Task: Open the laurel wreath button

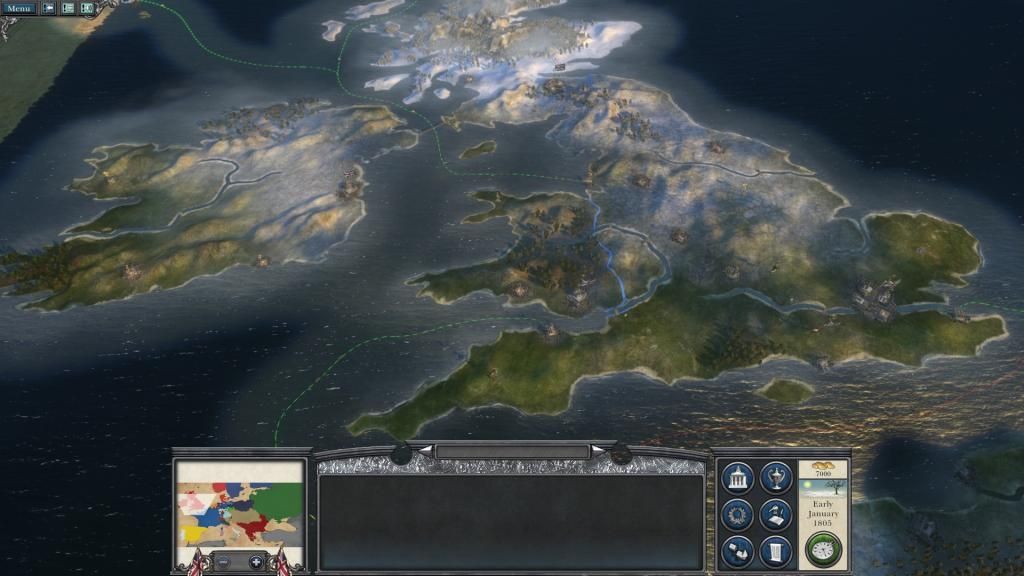Action: (x=737, y=515)
